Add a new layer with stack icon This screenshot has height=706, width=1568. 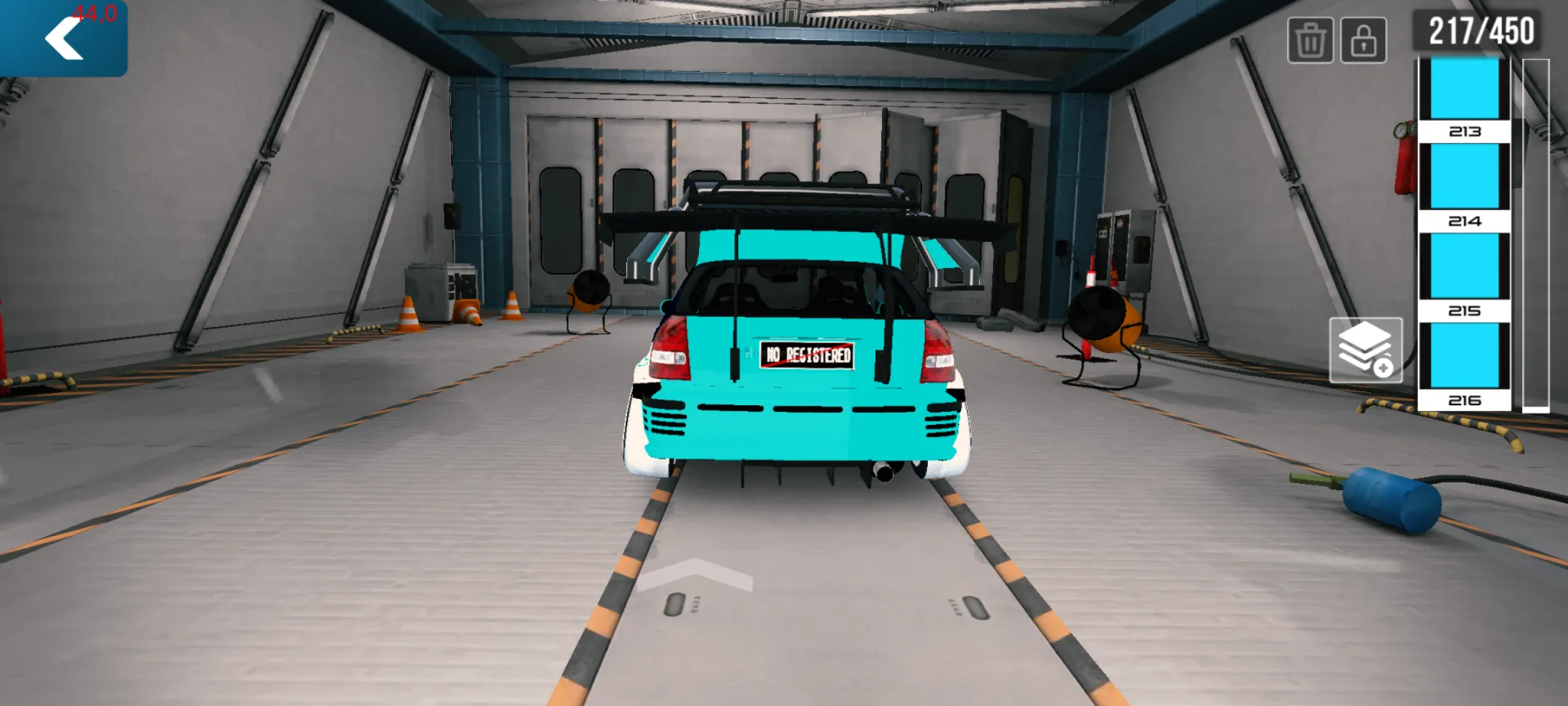[x=1365, y=351]
